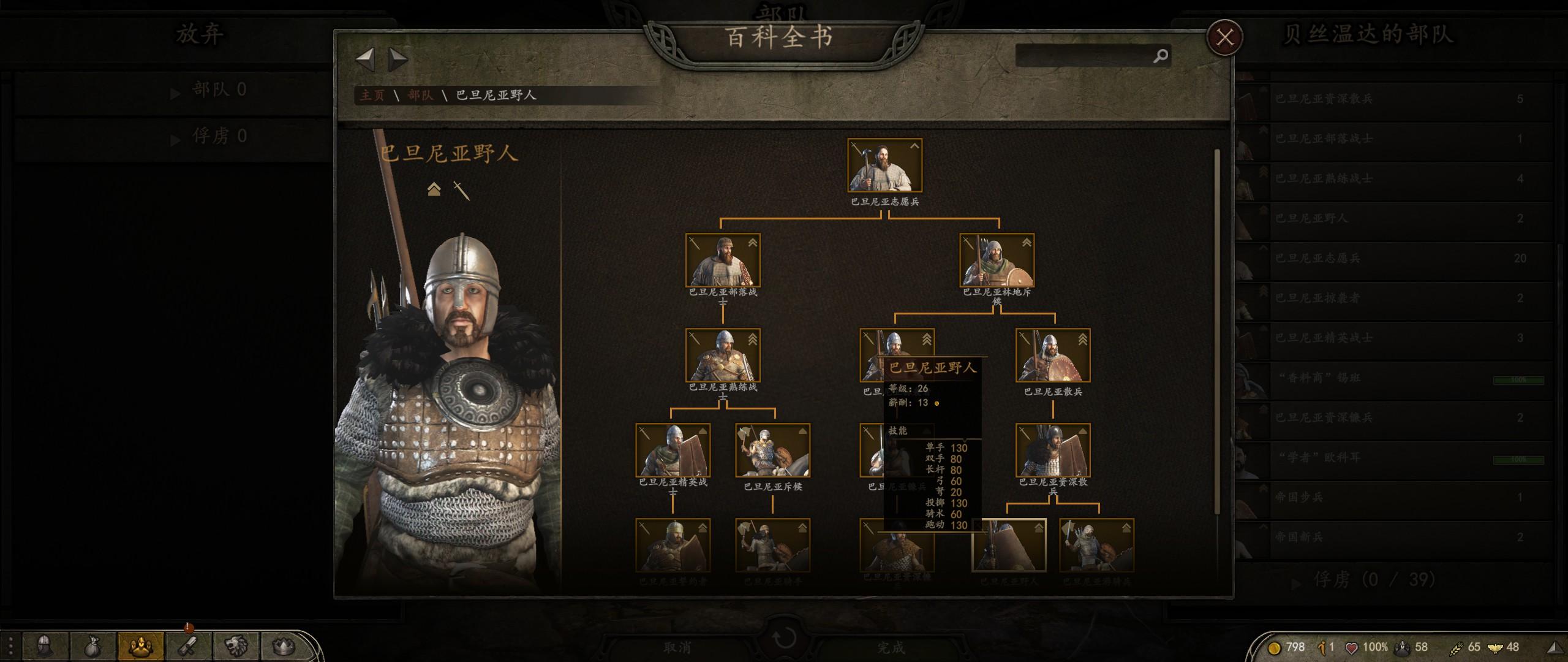
Task: Open the highlighted party icon
Action: coord(140,646)
